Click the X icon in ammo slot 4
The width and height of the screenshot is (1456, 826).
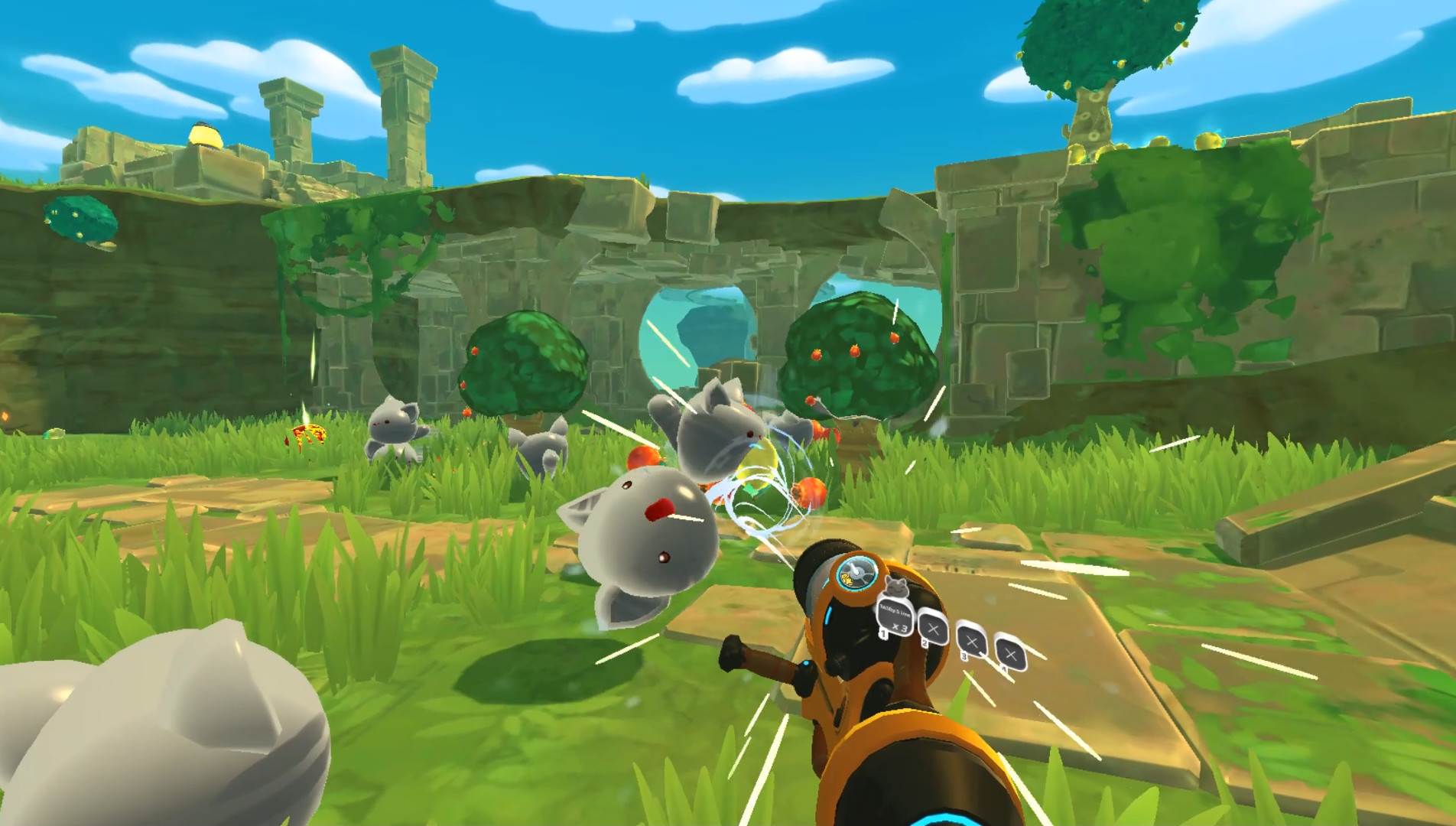pyautogui.click(x=1009, y=653)
